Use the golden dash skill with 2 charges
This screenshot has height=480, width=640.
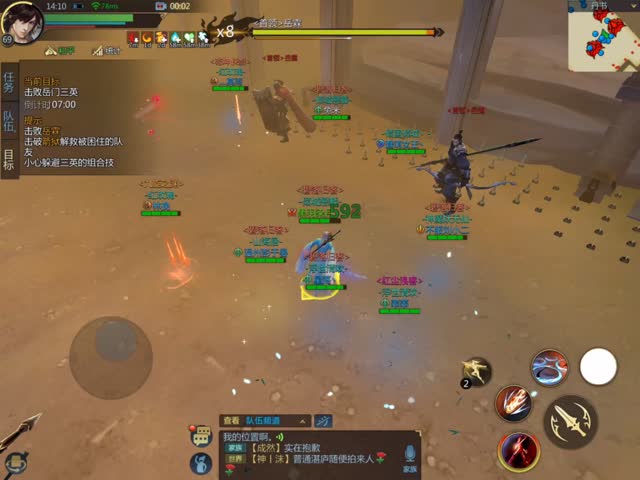(476, 371)
